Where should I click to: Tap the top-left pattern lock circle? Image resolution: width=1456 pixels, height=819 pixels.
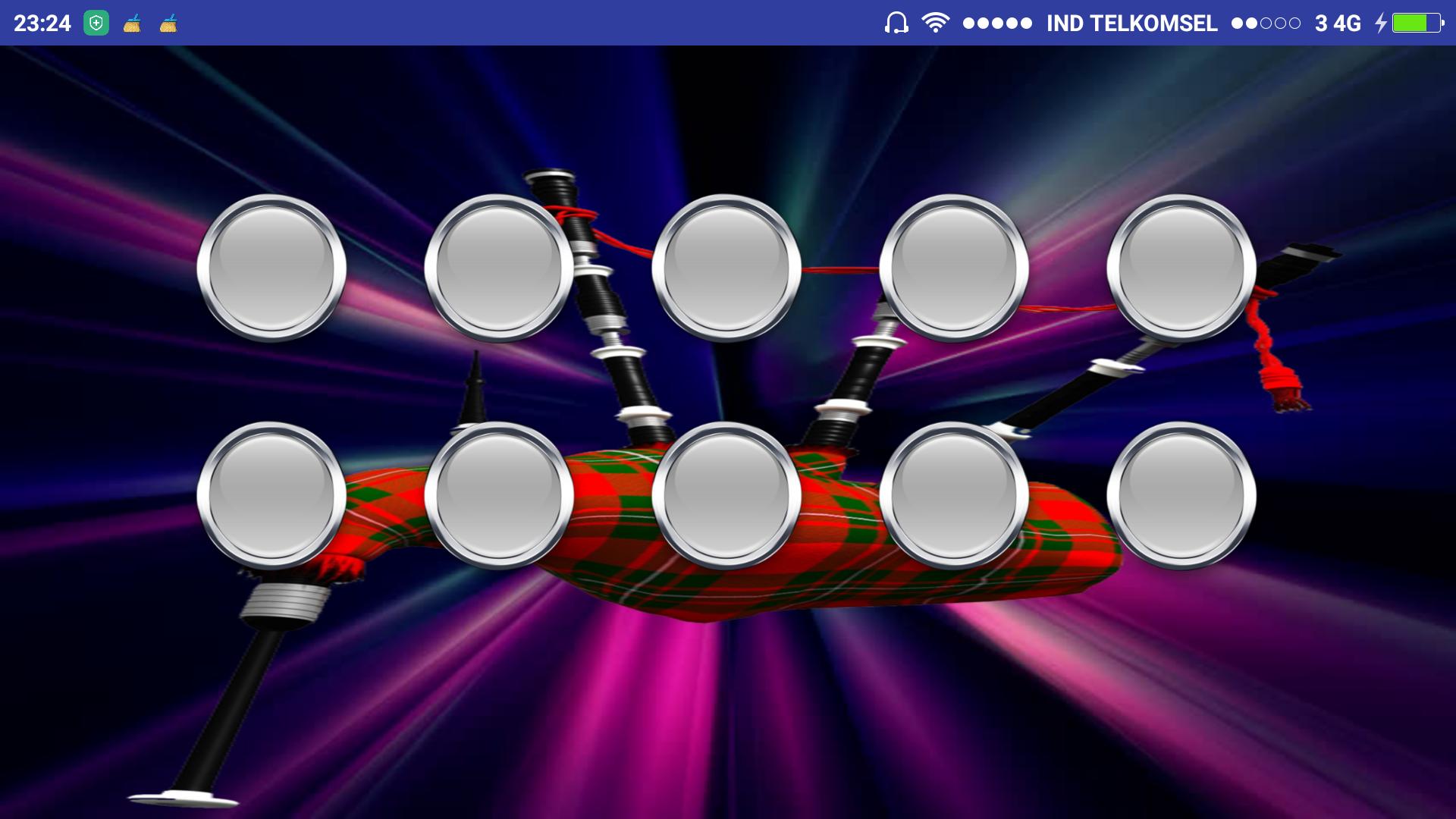(x=271, y=269)
